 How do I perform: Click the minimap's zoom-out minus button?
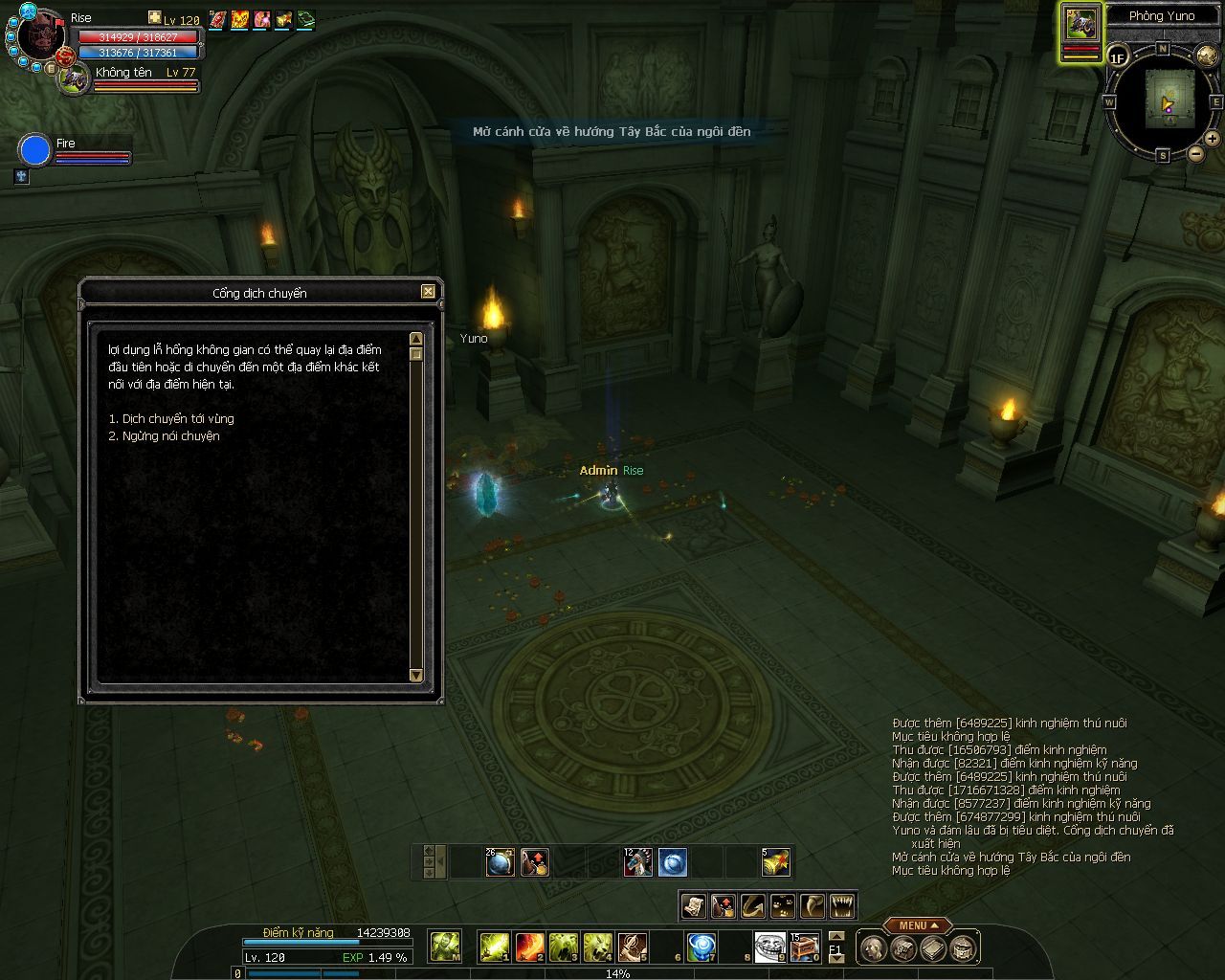point(1195,153)
